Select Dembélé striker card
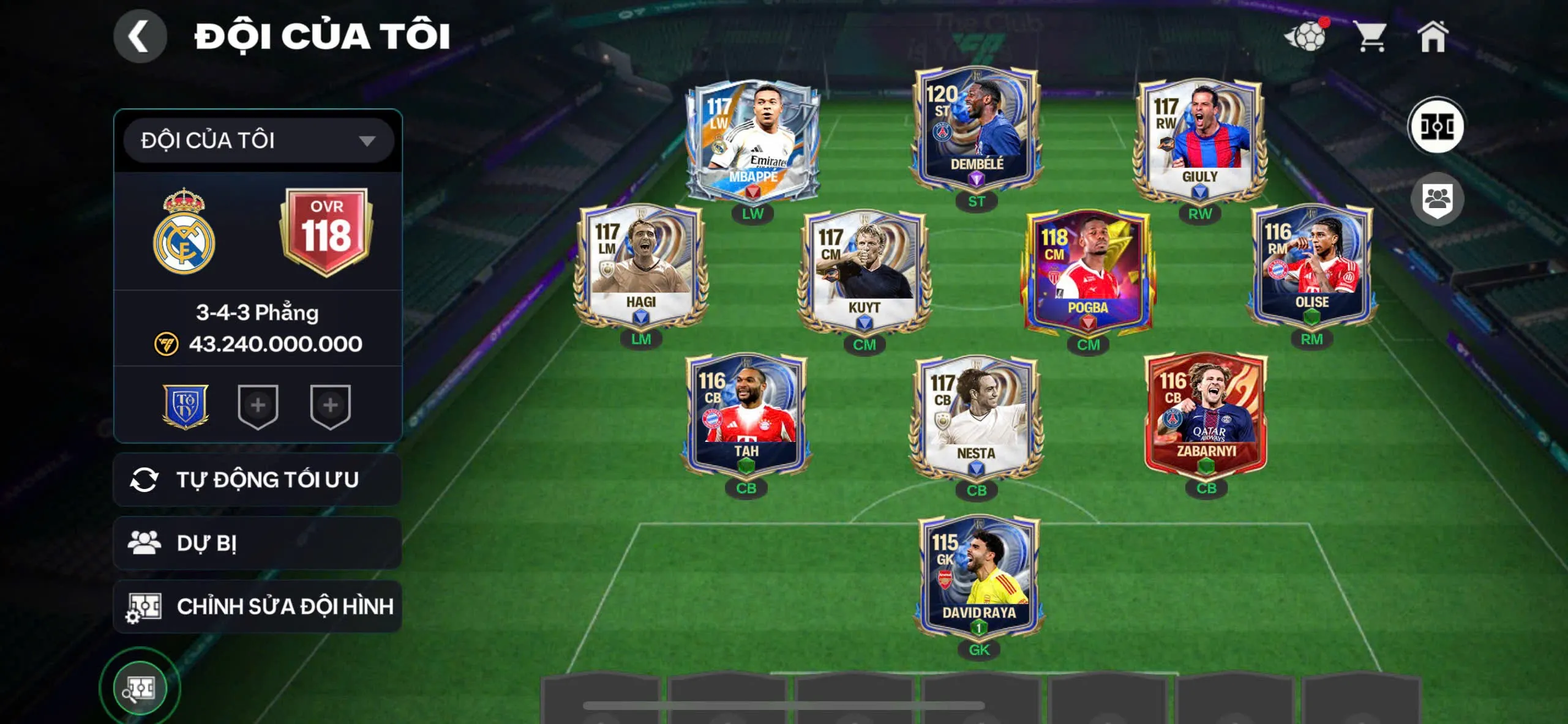 tap(976, 129)
